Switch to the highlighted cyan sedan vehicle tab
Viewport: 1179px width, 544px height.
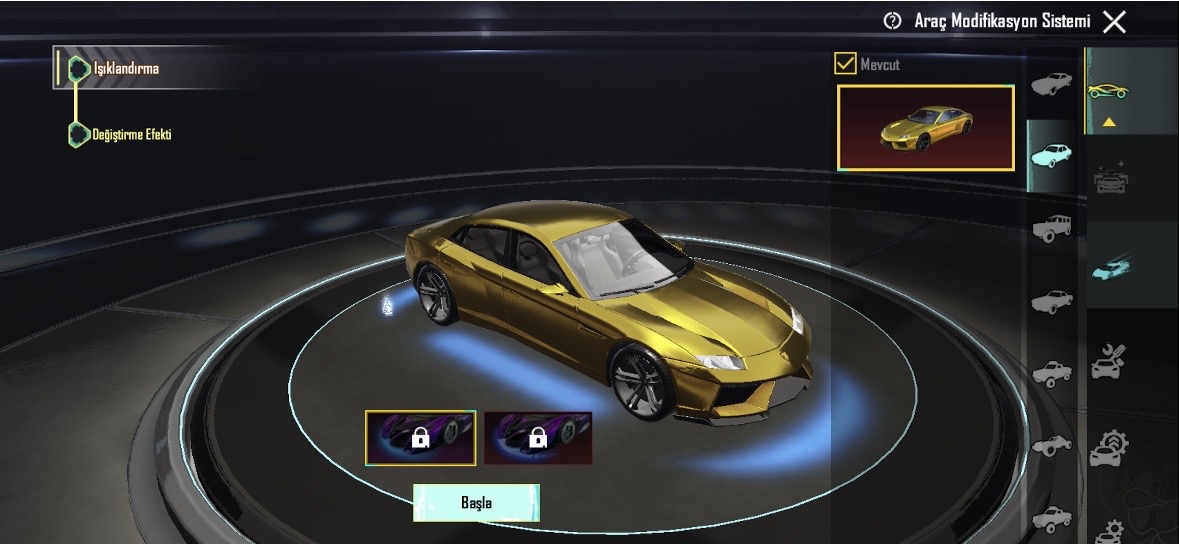[x=1051, y=155]
